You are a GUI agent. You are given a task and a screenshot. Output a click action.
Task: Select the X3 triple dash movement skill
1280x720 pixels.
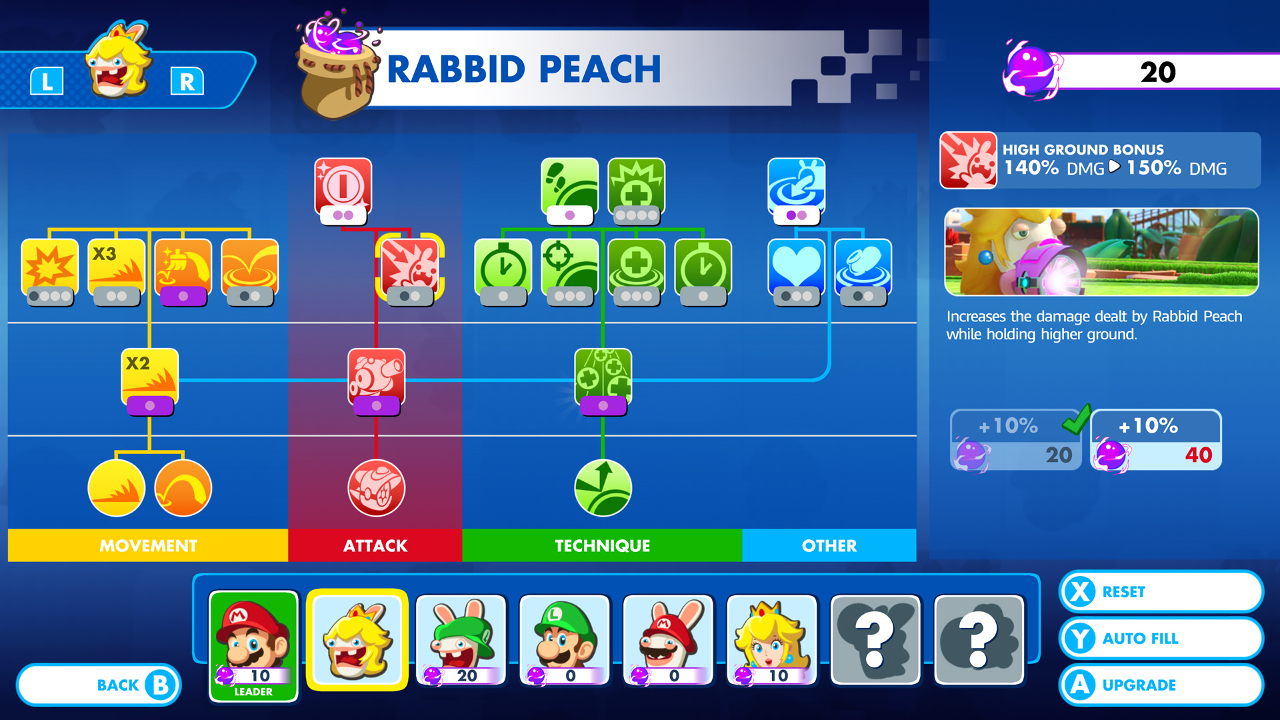[116, 268]
